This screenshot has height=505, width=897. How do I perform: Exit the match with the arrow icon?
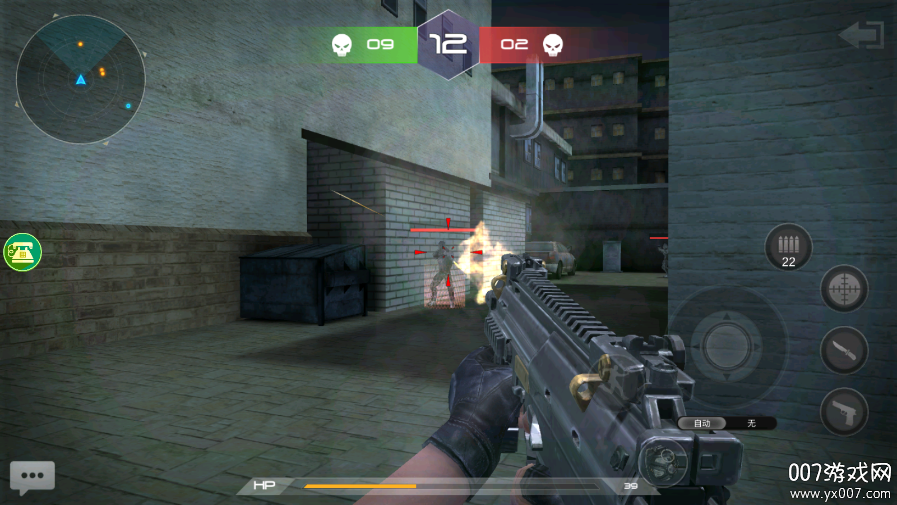point(861,36)
